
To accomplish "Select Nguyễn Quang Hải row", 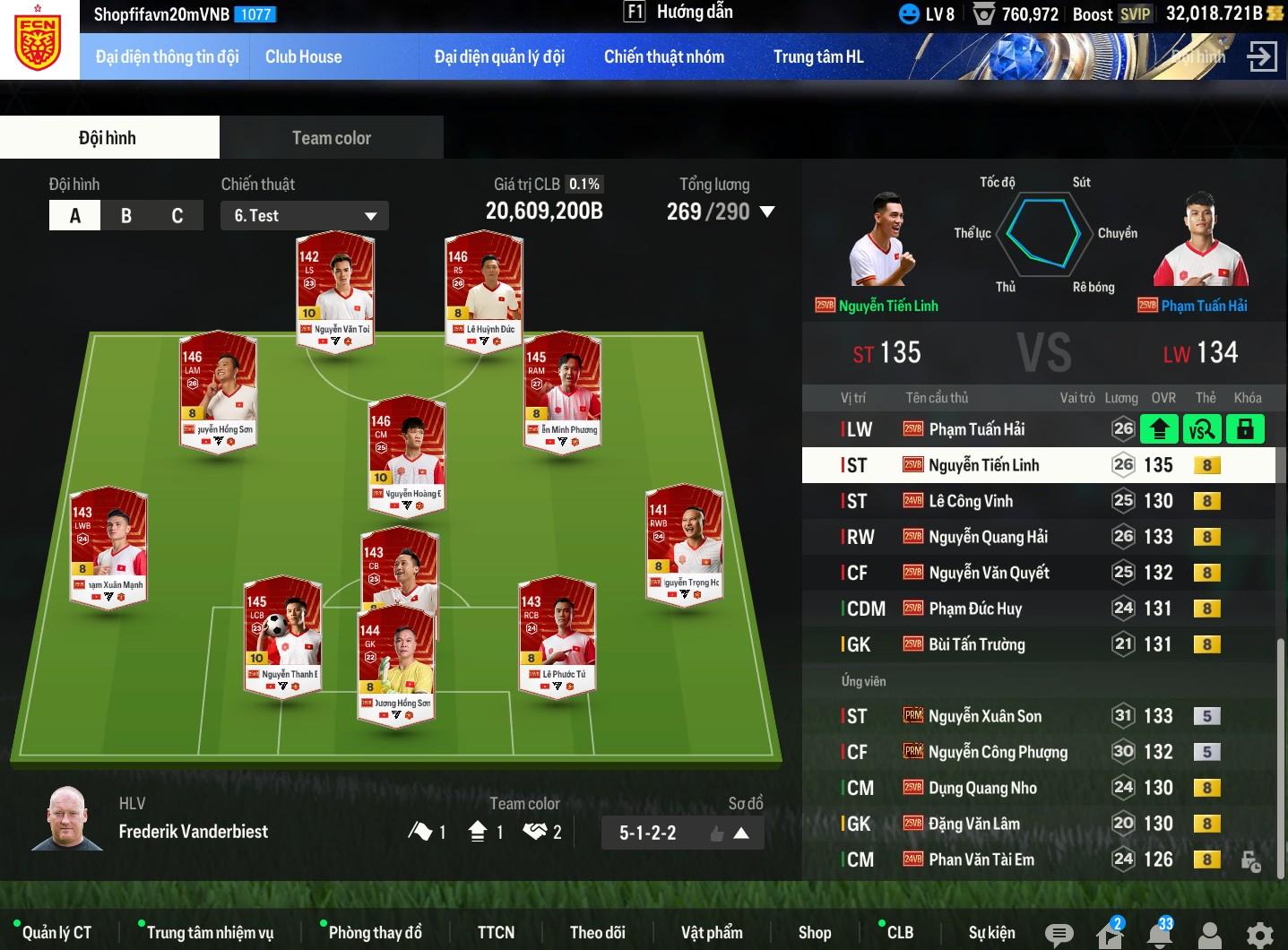I will (x=988, y=537).
